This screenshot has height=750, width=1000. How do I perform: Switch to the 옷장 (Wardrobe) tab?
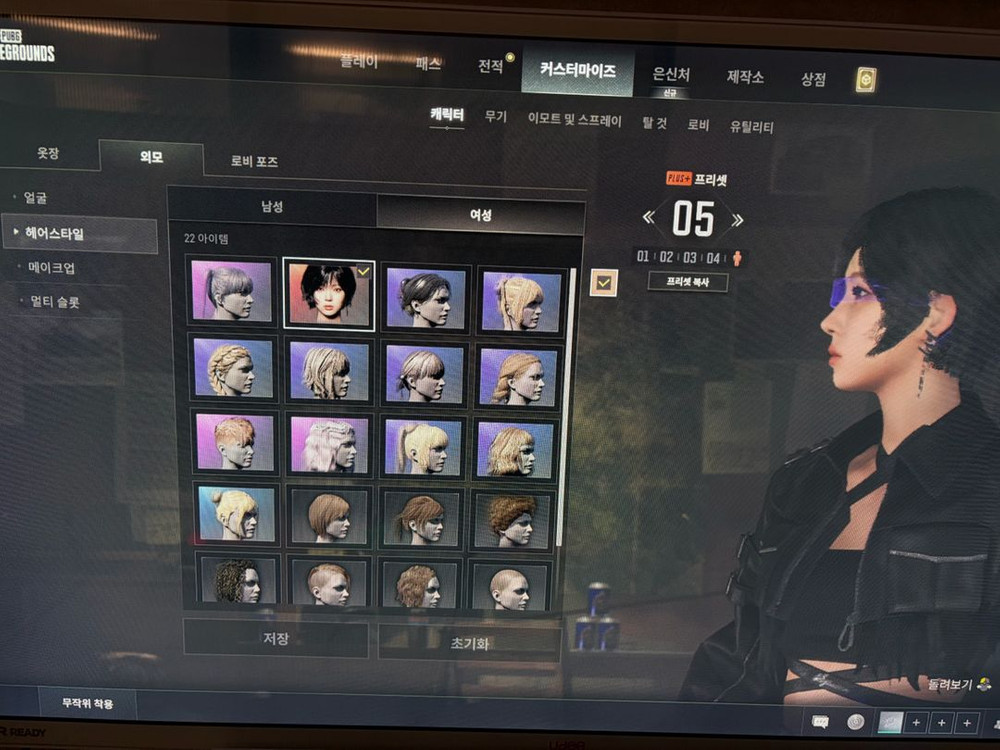[48, 154]
